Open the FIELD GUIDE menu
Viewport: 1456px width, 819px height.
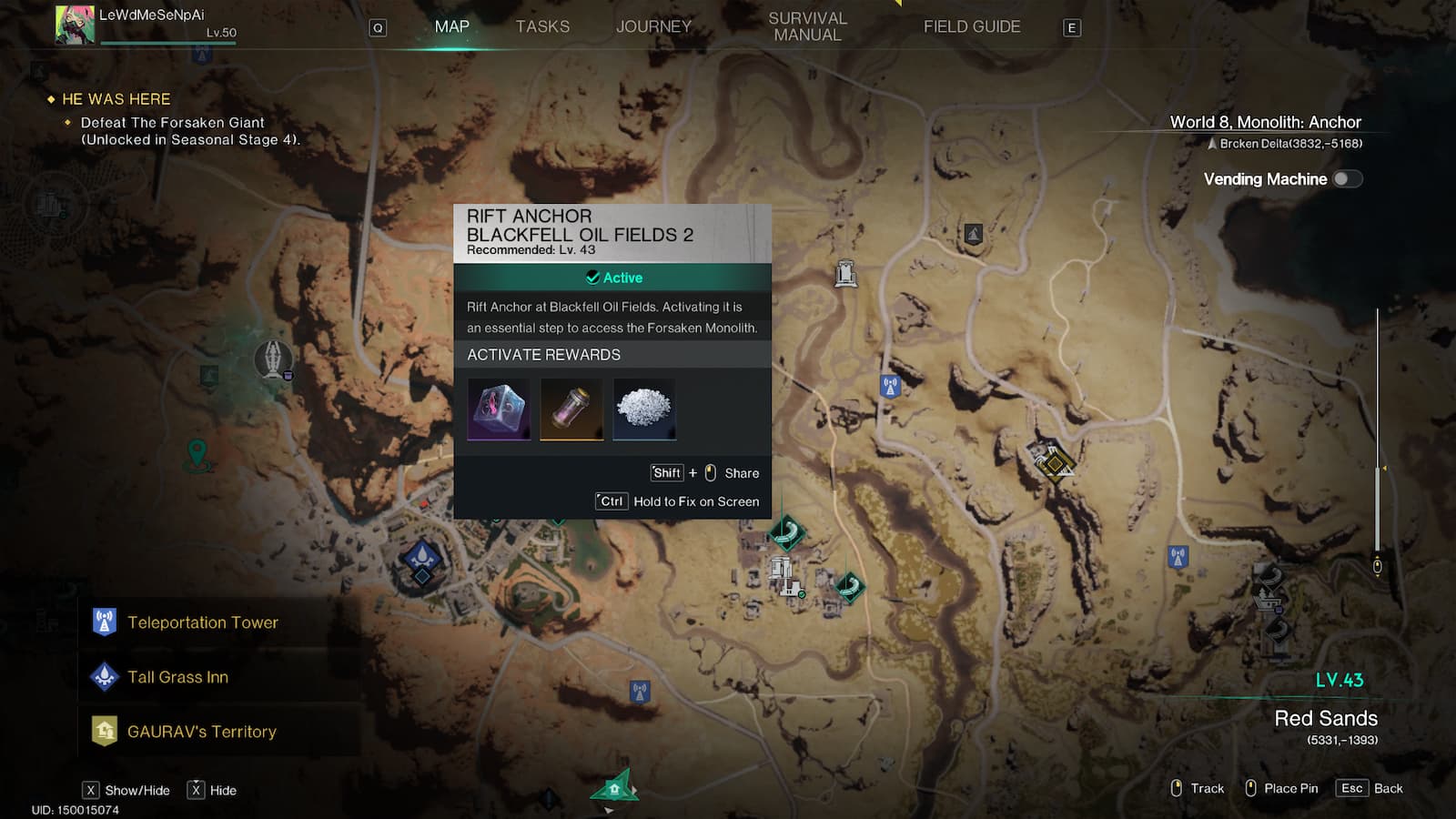point(971,26)
